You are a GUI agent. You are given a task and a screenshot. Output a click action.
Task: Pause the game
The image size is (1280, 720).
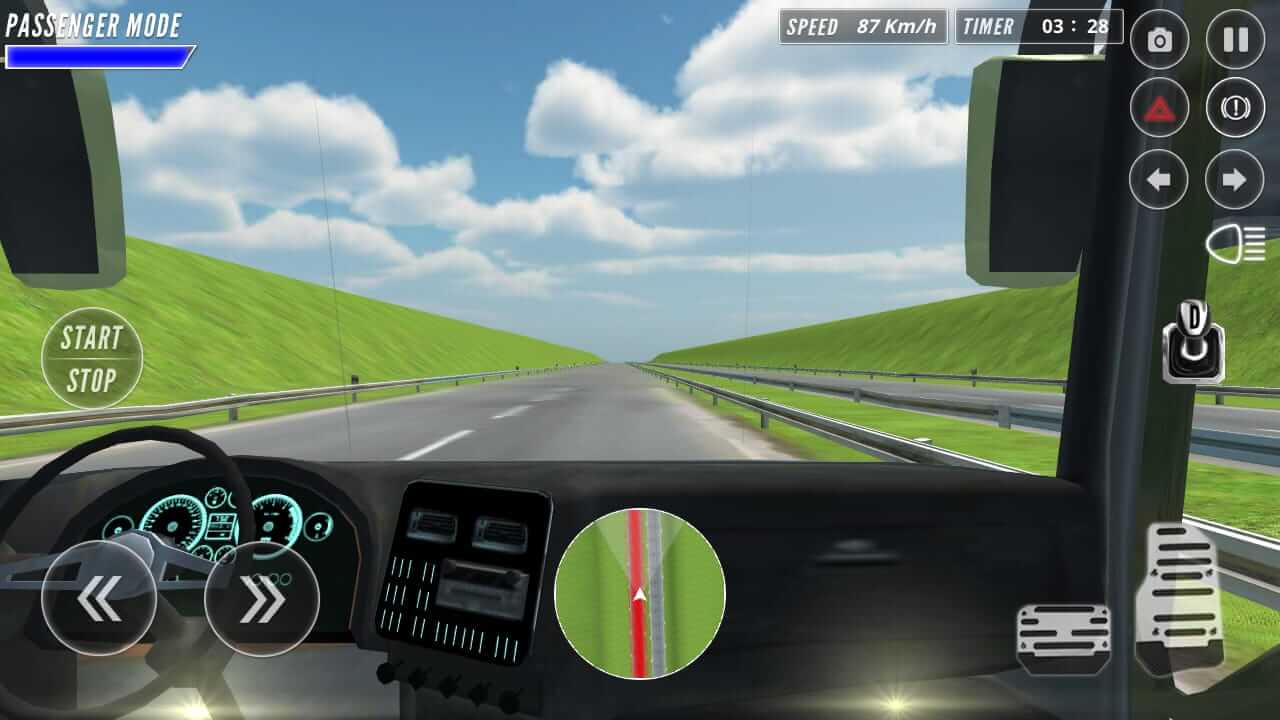[1235, 40]
